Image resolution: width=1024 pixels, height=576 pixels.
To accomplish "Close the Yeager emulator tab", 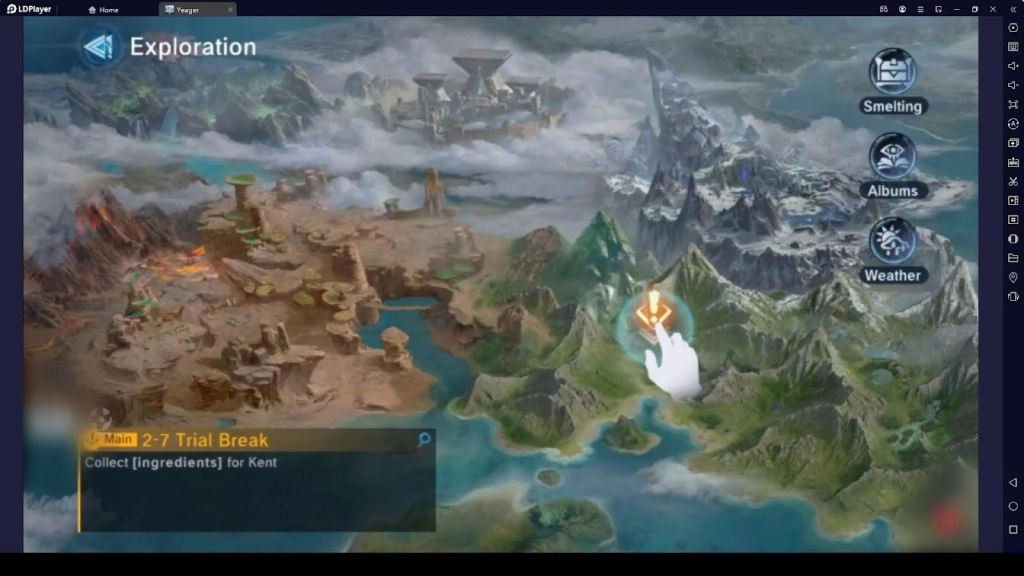I will (230, 9).
